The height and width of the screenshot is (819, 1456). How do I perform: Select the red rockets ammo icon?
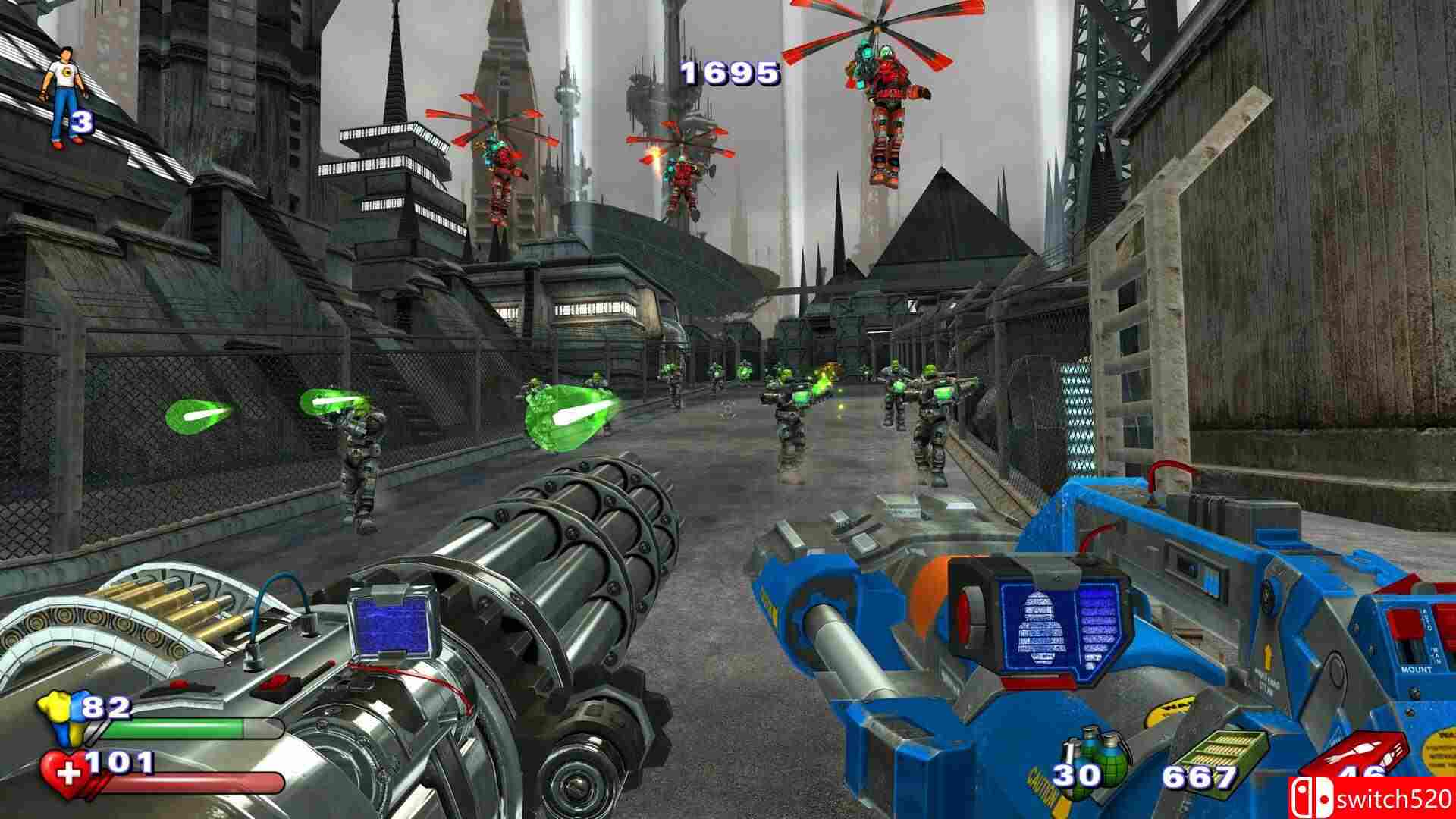point(1357,751)
